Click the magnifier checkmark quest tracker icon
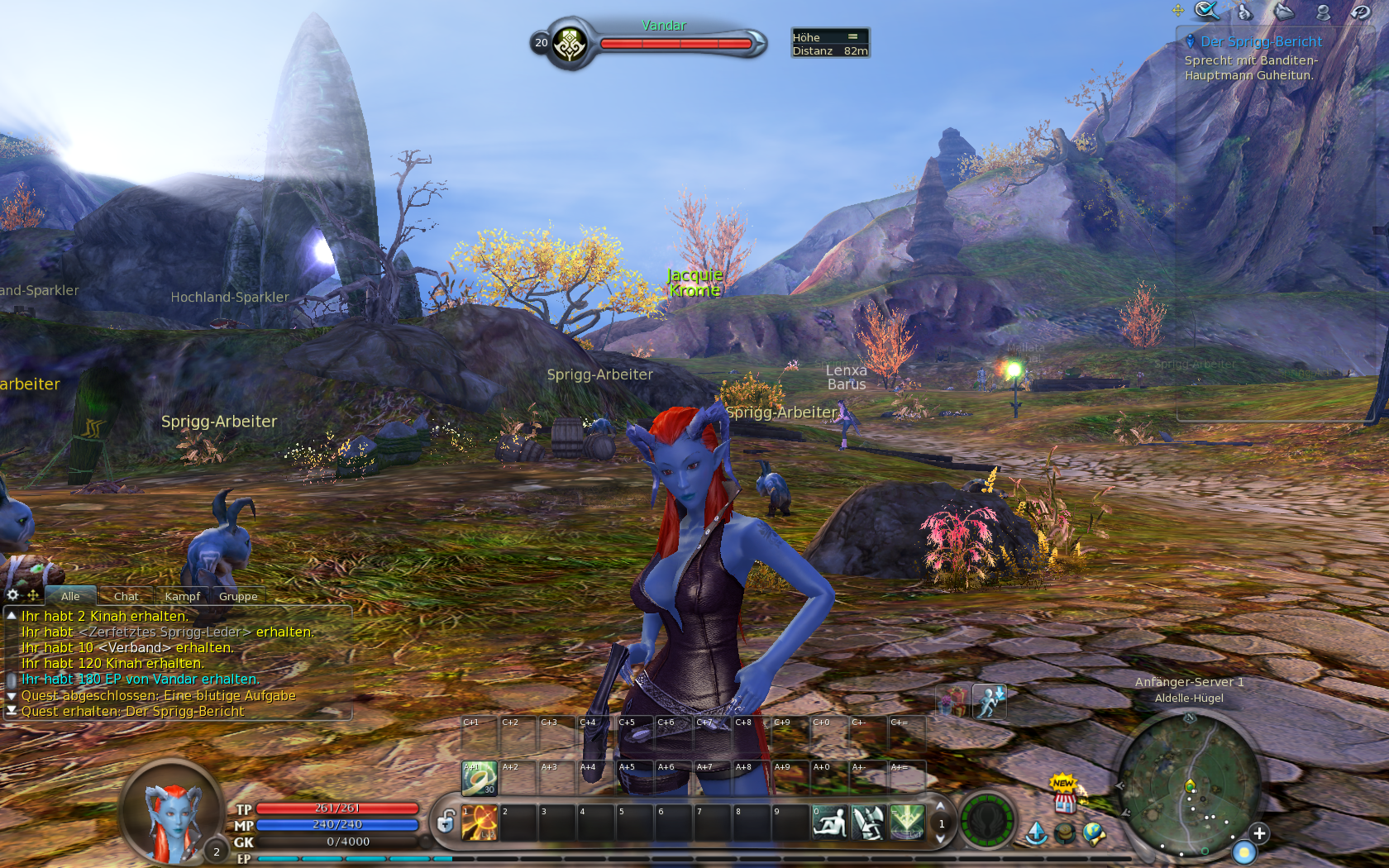Image resolution: width=1389 pixels, height=868 pixels. click(1206, 11)
